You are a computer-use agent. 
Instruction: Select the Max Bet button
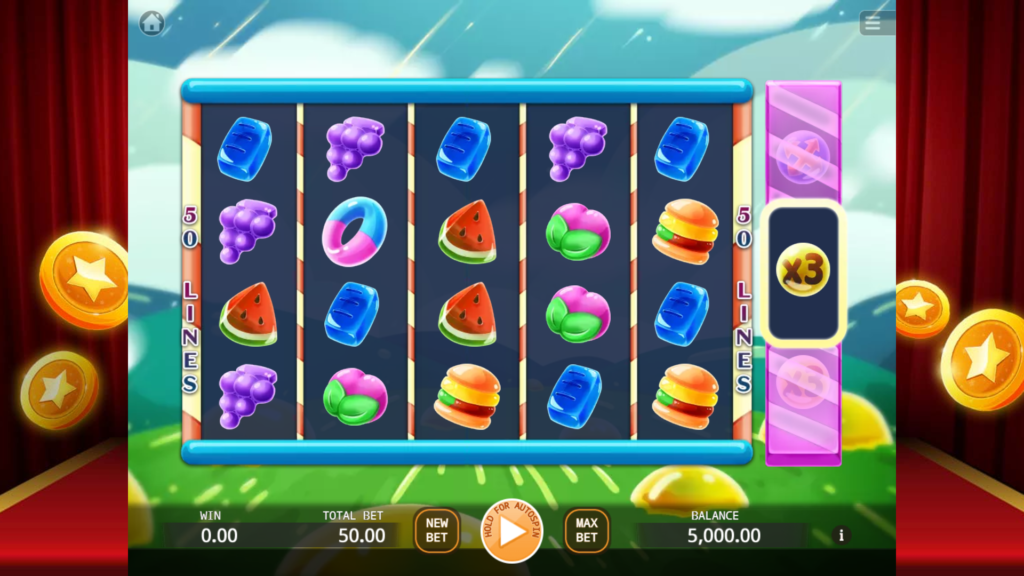click(586, 530)
